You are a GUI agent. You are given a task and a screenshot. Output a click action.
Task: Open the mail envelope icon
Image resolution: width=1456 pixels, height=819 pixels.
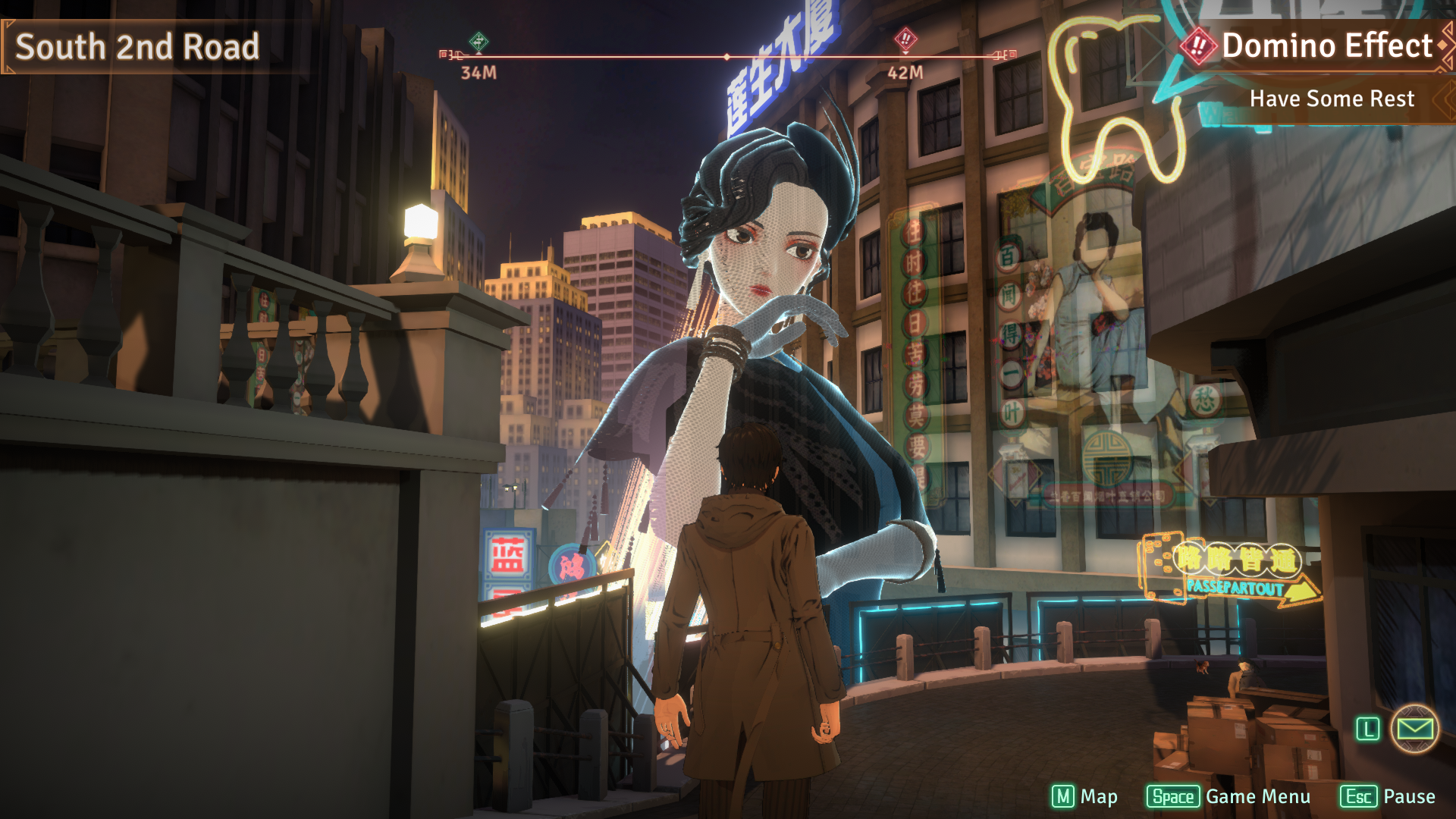click(x=1414, y=730)
